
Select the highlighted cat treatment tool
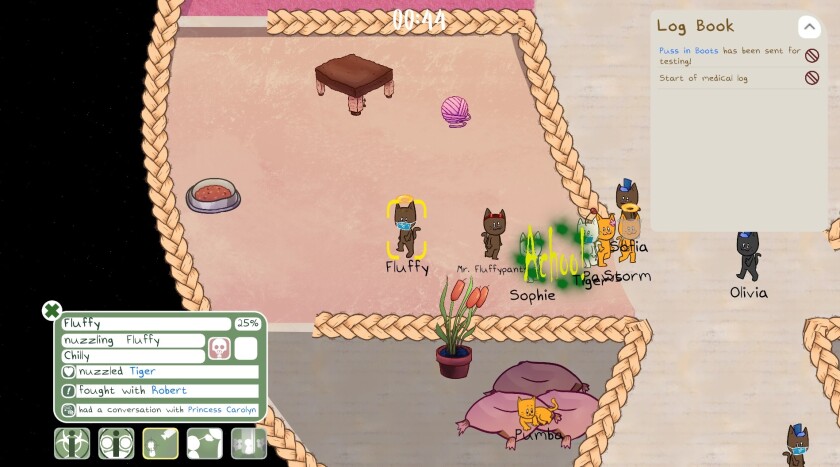161,443
